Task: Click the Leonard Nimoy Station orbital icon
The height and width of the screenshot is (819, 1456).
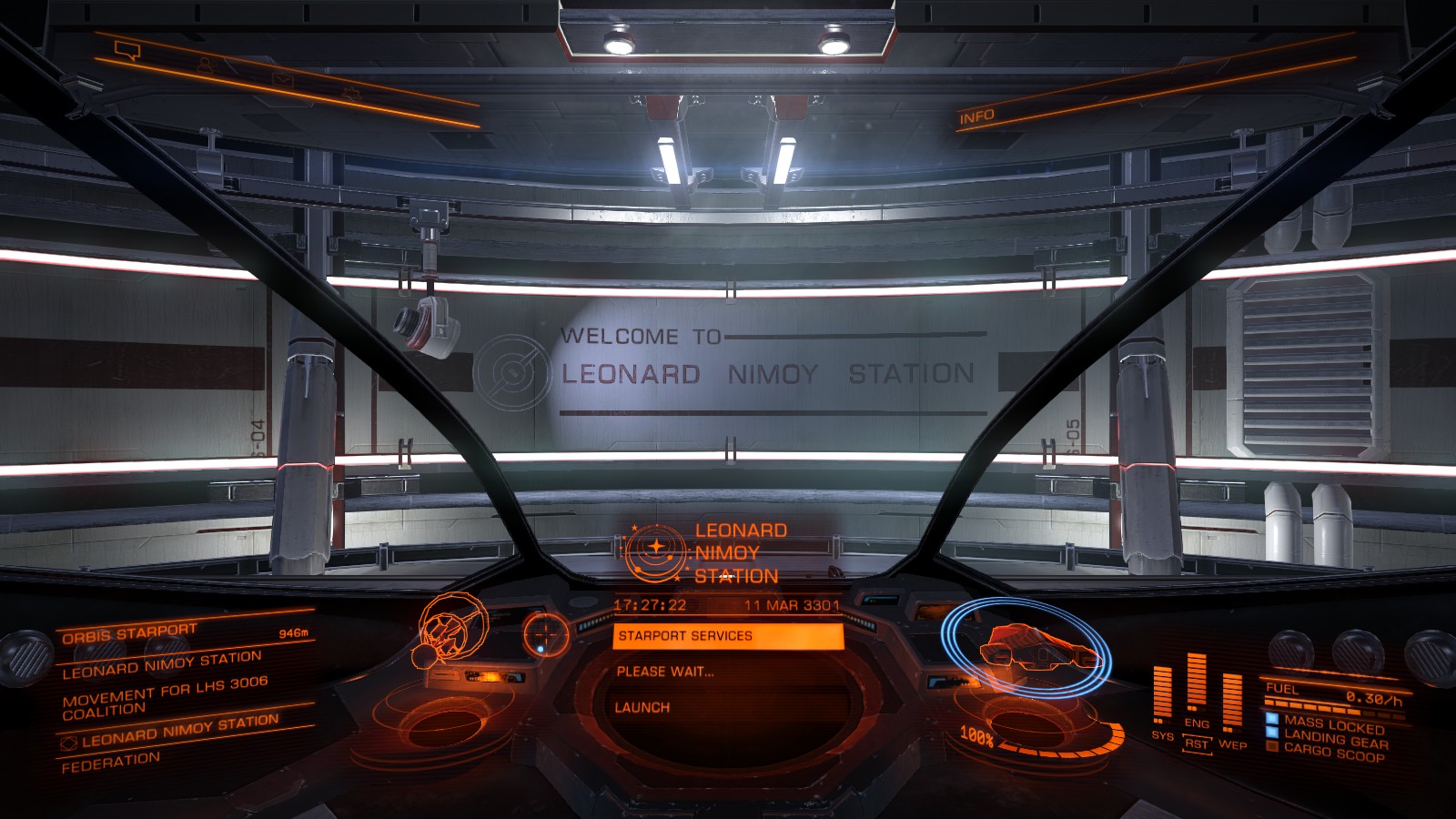Action: pyautogui.click(x=657, y=551)
